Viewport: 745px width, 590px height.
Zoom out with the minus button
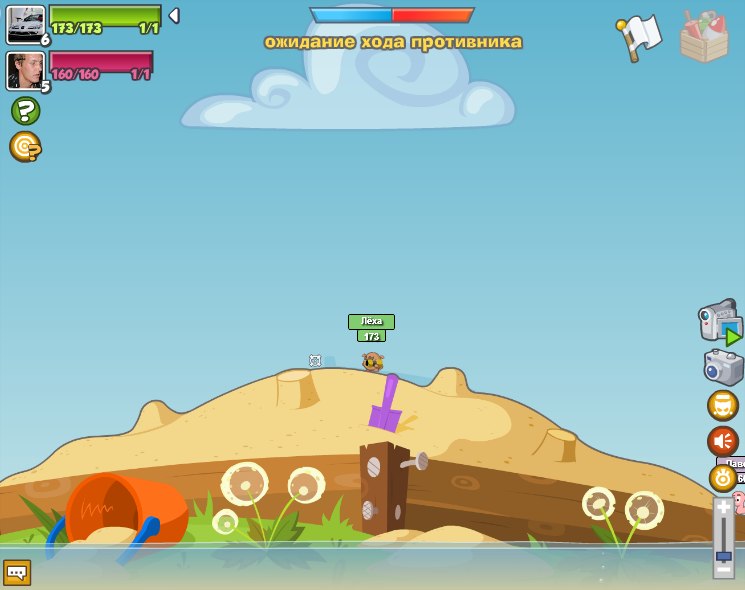[x=723, y=569]
